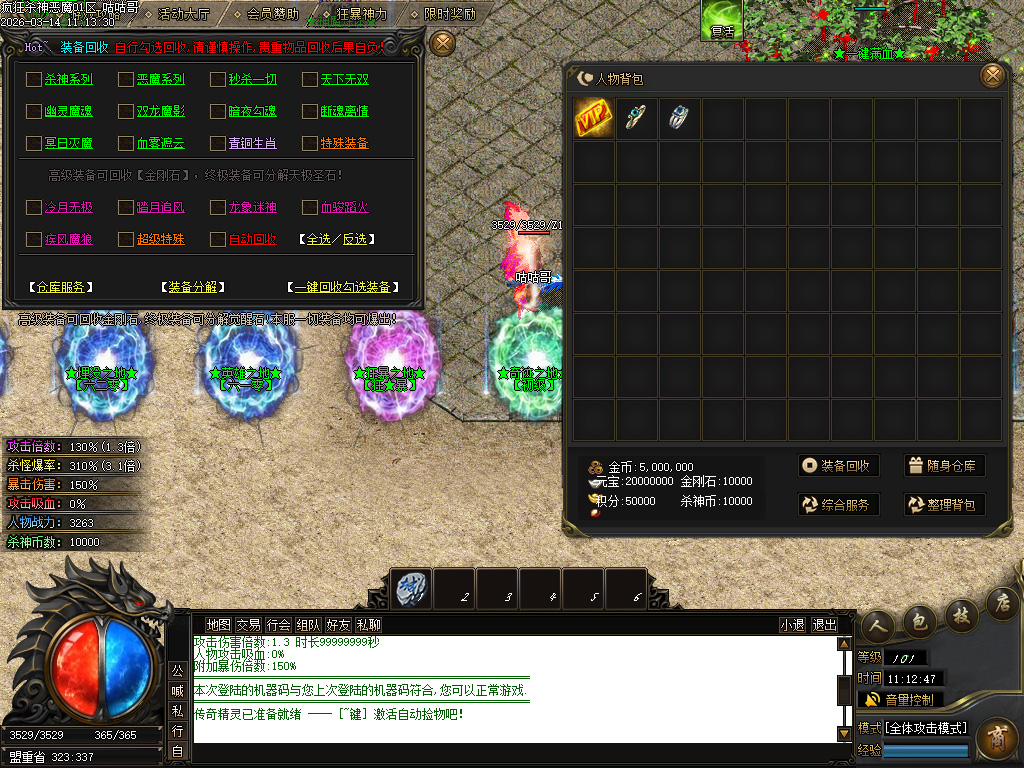Switch to the 地图 map tab
1024x768 pixels.
tap(218, 625)
